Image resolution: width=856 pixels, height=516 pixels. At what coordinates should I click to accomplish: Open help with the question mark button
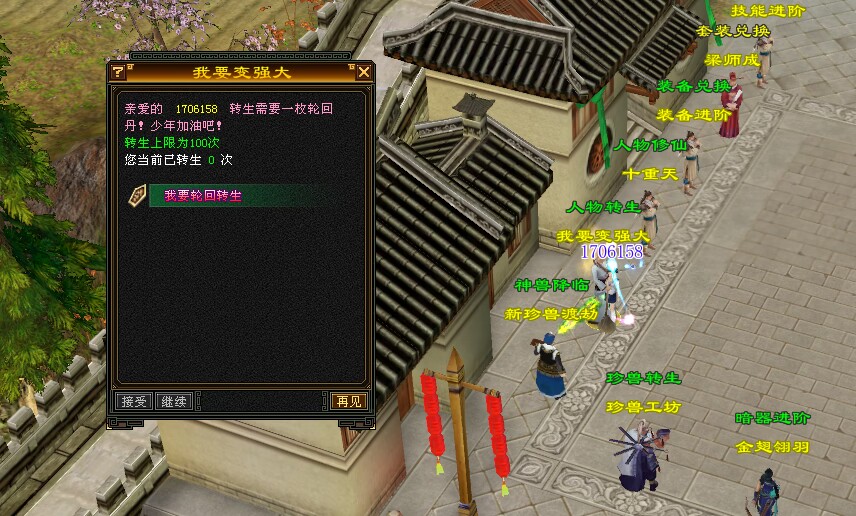118,72
